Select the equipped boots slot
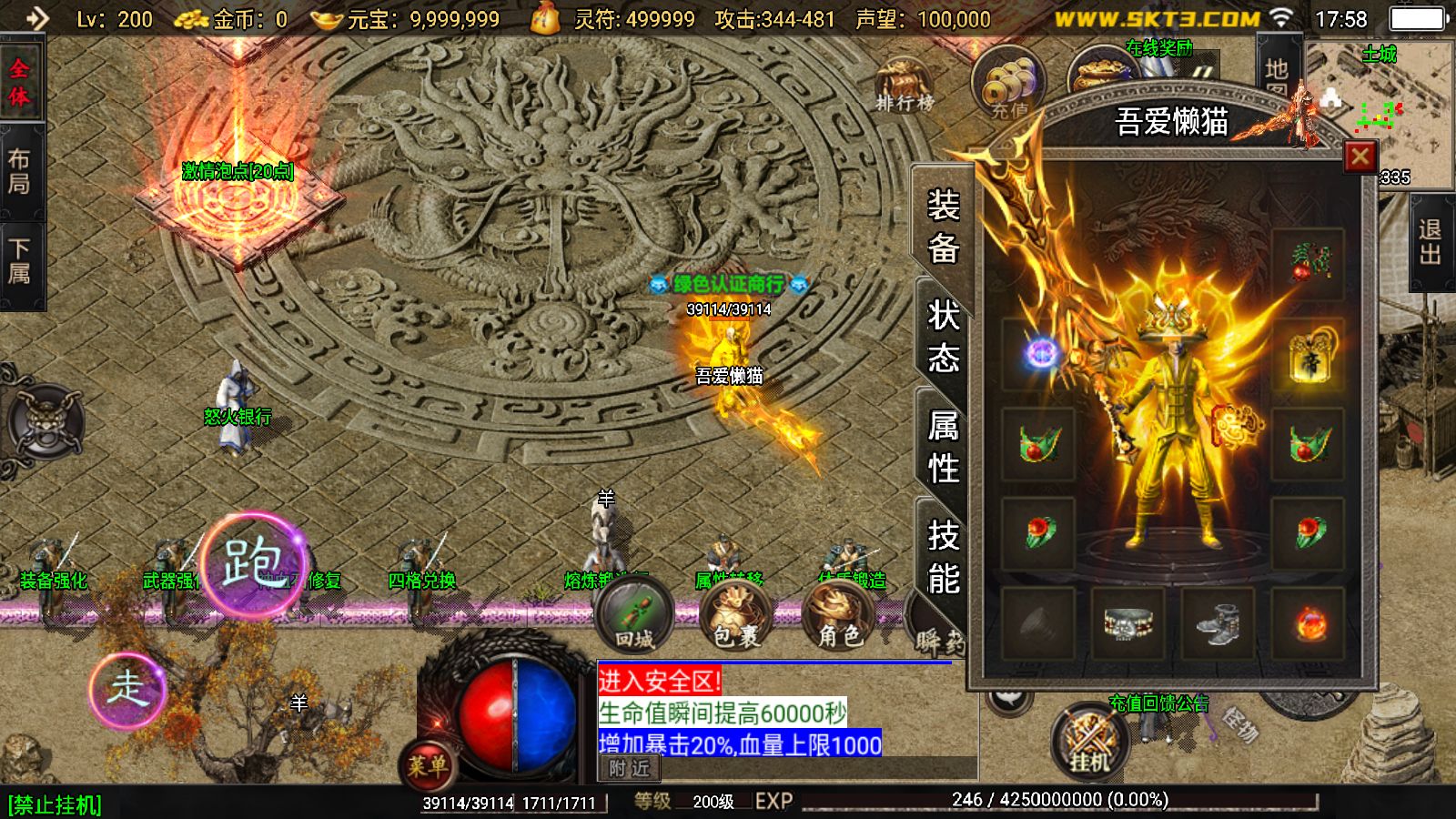 coord(1218,623)
